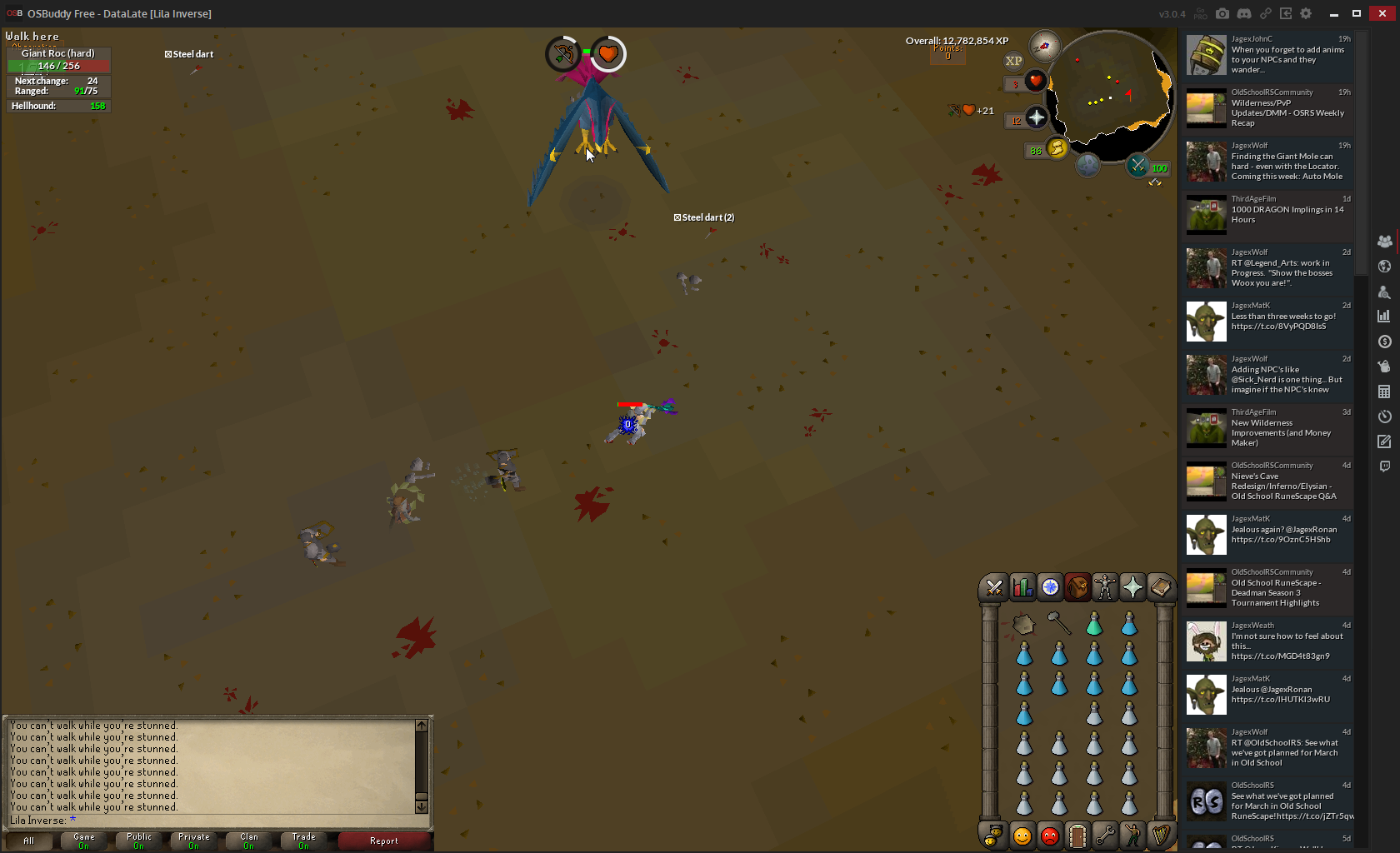The height and width of the screenshot is (853, 1400).
Task: Toggle the XP counter orb
Action: [x=1013, y=61]
